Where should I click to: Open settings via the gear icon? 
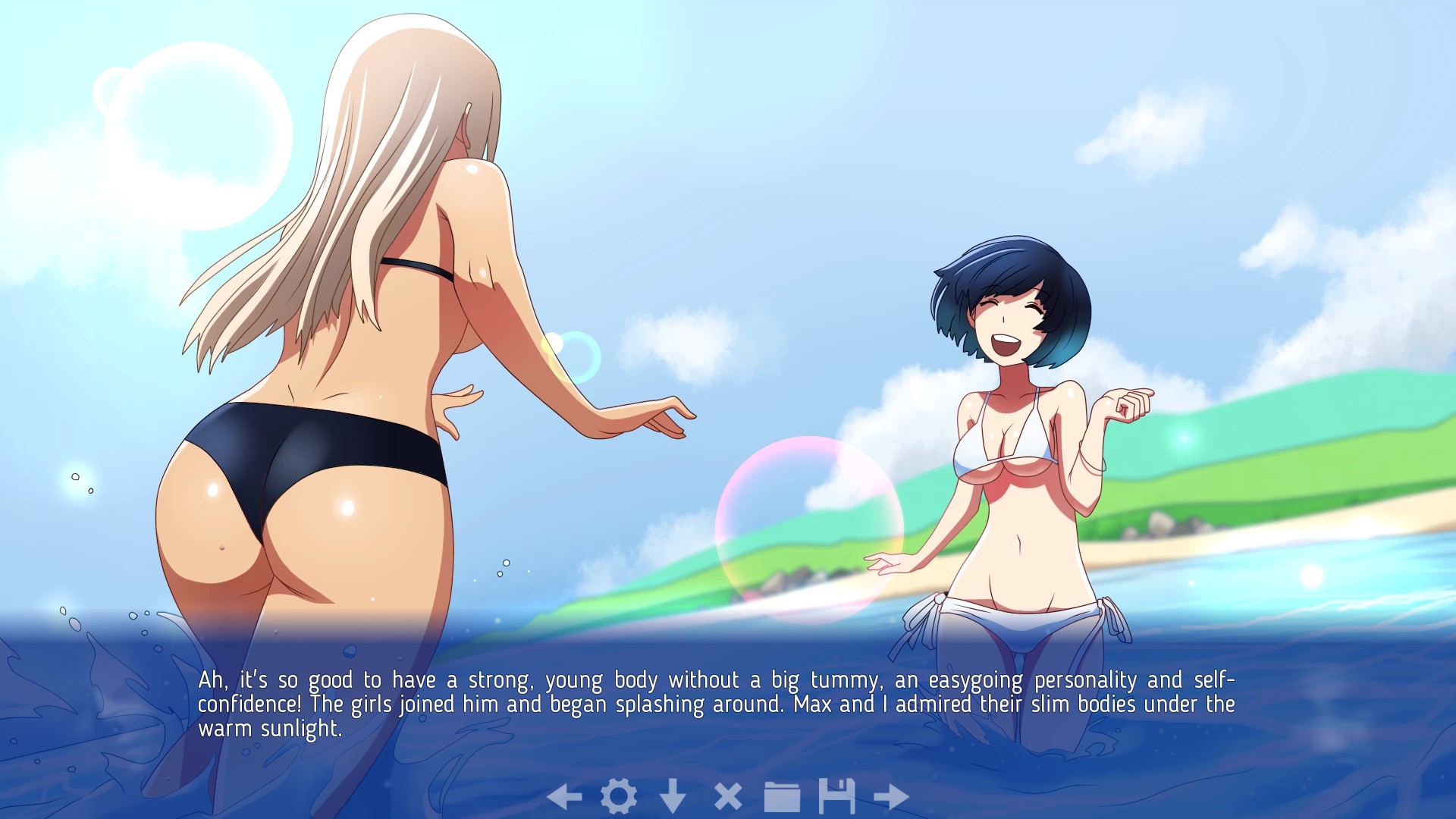click(619, 796)
